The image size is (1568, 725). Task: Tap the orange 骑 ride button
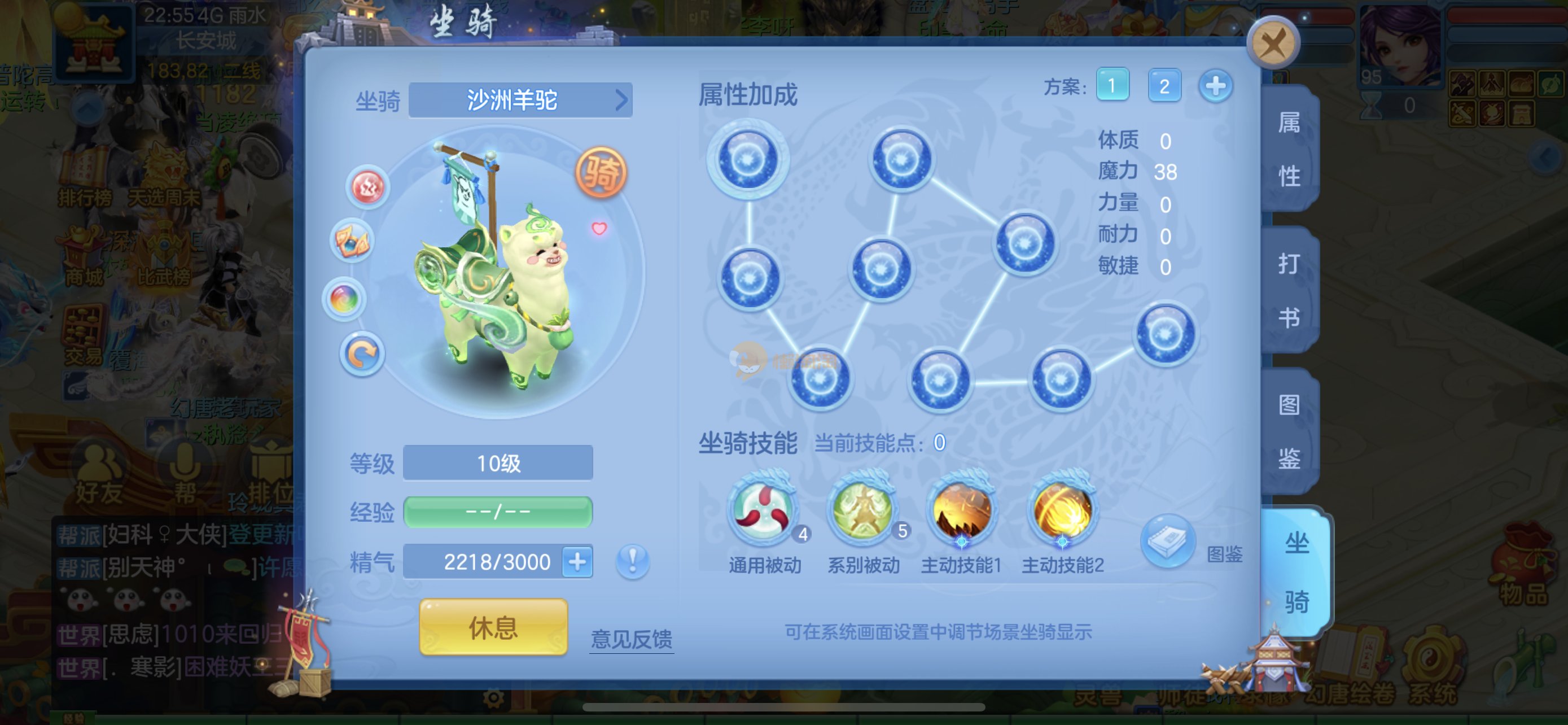(601, 173)
